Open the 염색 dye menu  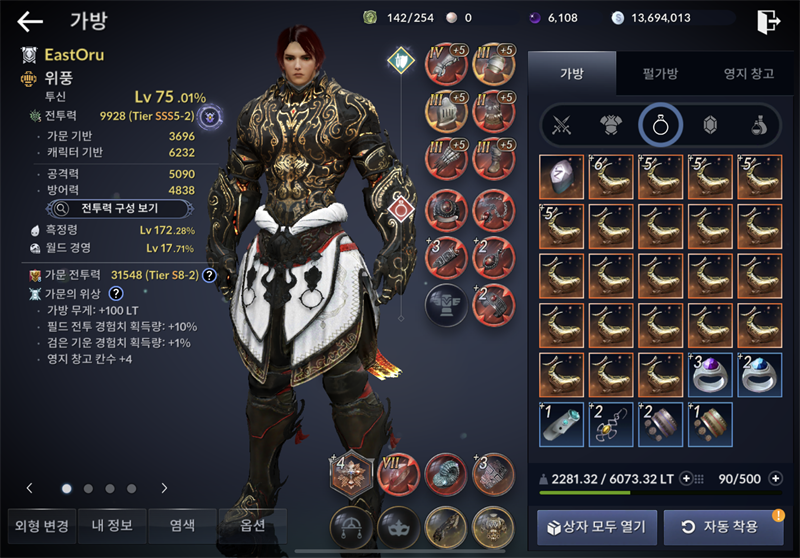tap(180, 525)
